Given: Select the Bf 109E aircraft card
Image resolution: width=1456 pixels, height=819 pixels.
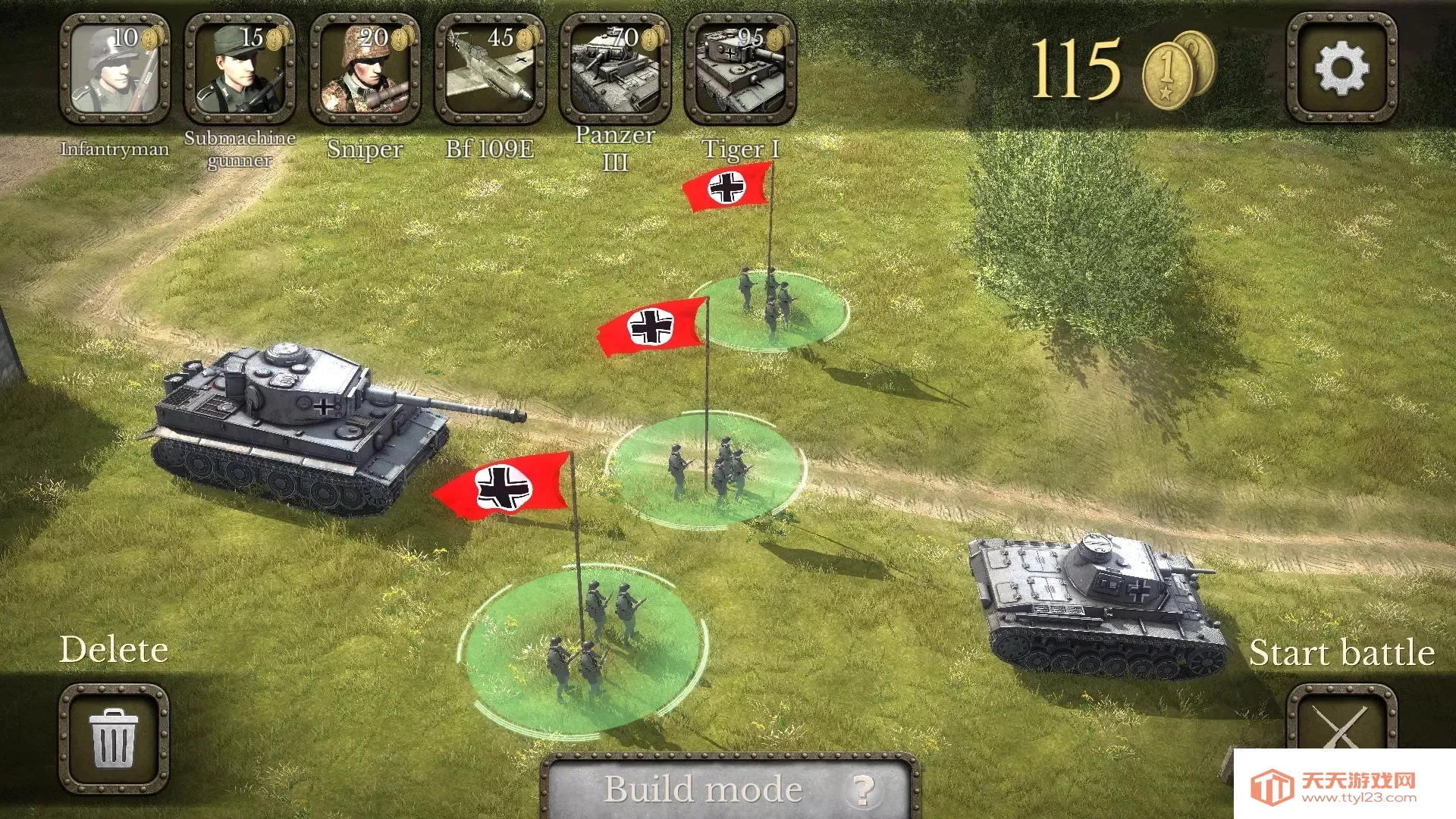Looking at the screenshot, I should pos(490,69).
